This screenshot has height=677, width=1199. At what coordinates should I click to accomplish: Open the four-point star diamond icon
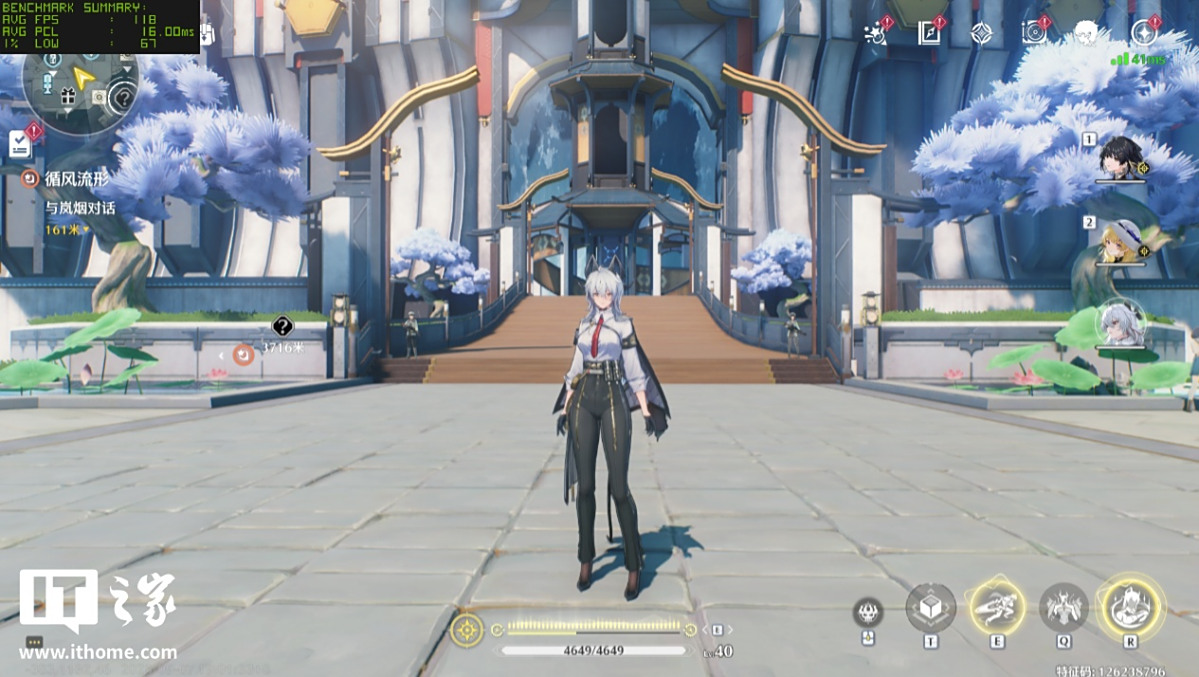tap(982, 33)
